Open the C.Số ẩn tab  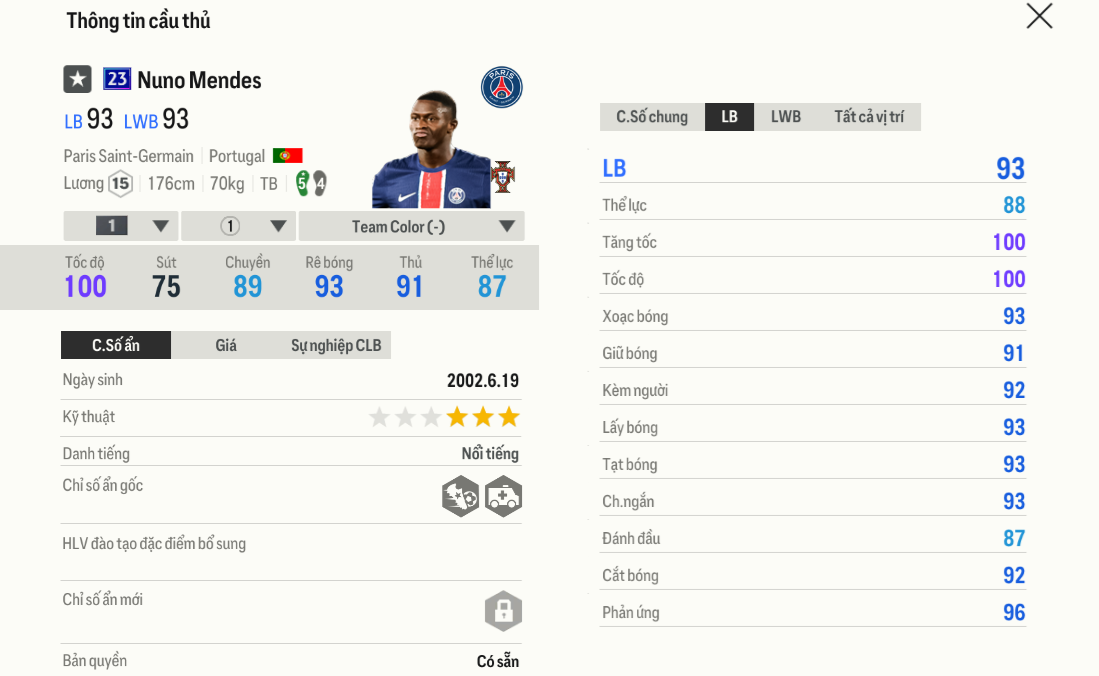(116, 345)
